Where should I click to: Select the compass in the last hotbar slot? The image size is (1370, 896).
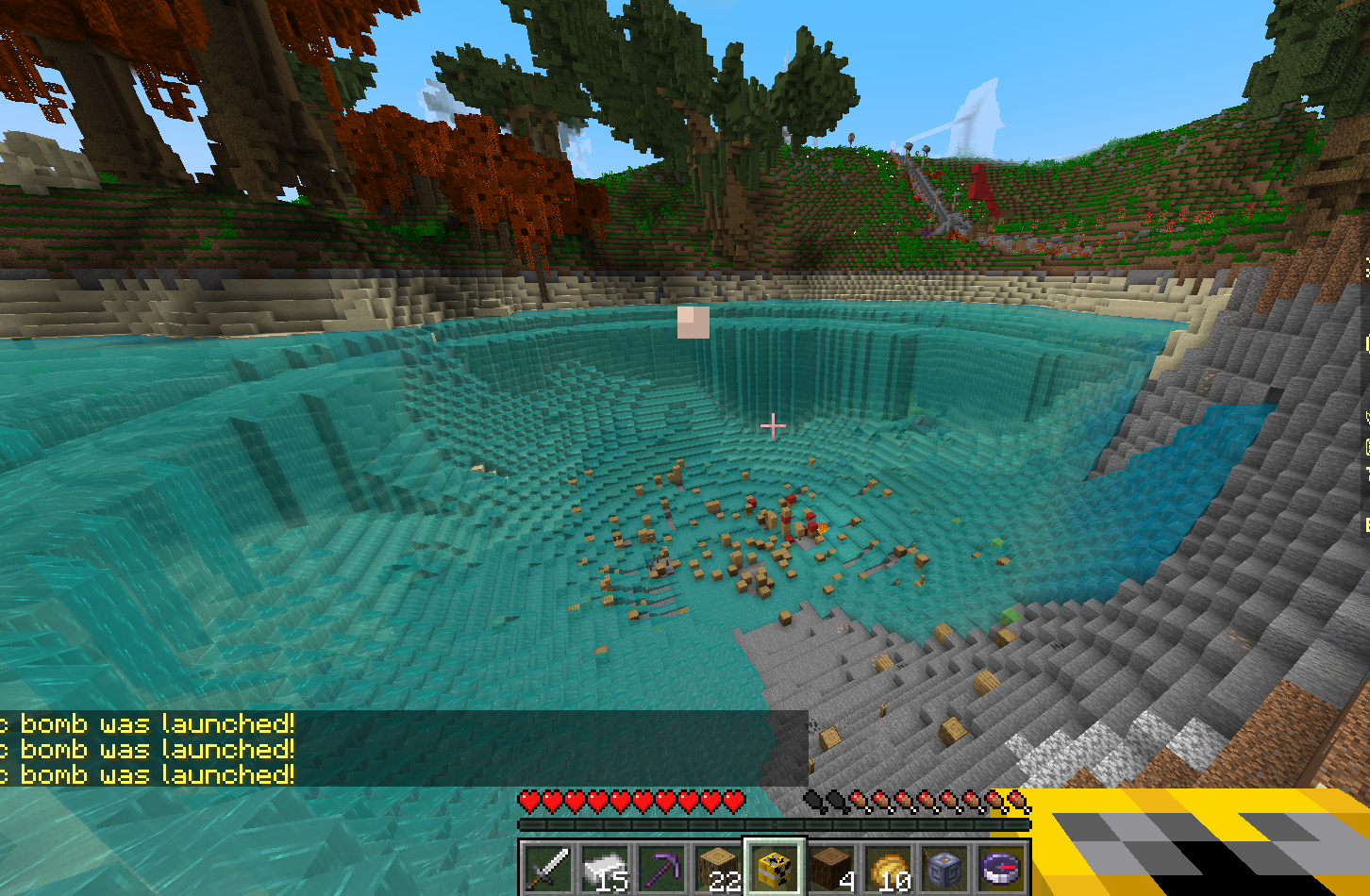point(1002,867)
